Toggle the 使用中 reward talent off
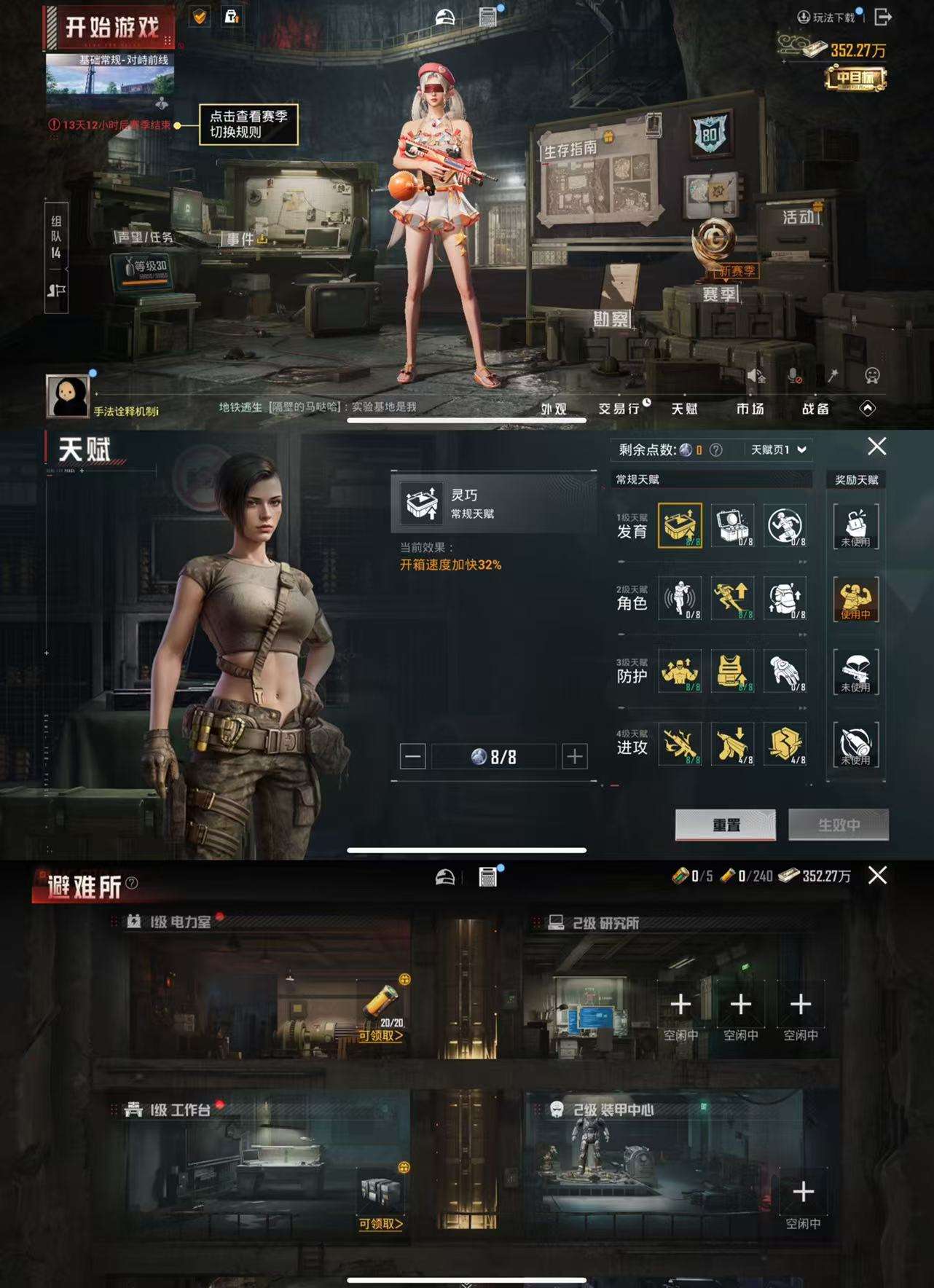 (x=858, y=601)
